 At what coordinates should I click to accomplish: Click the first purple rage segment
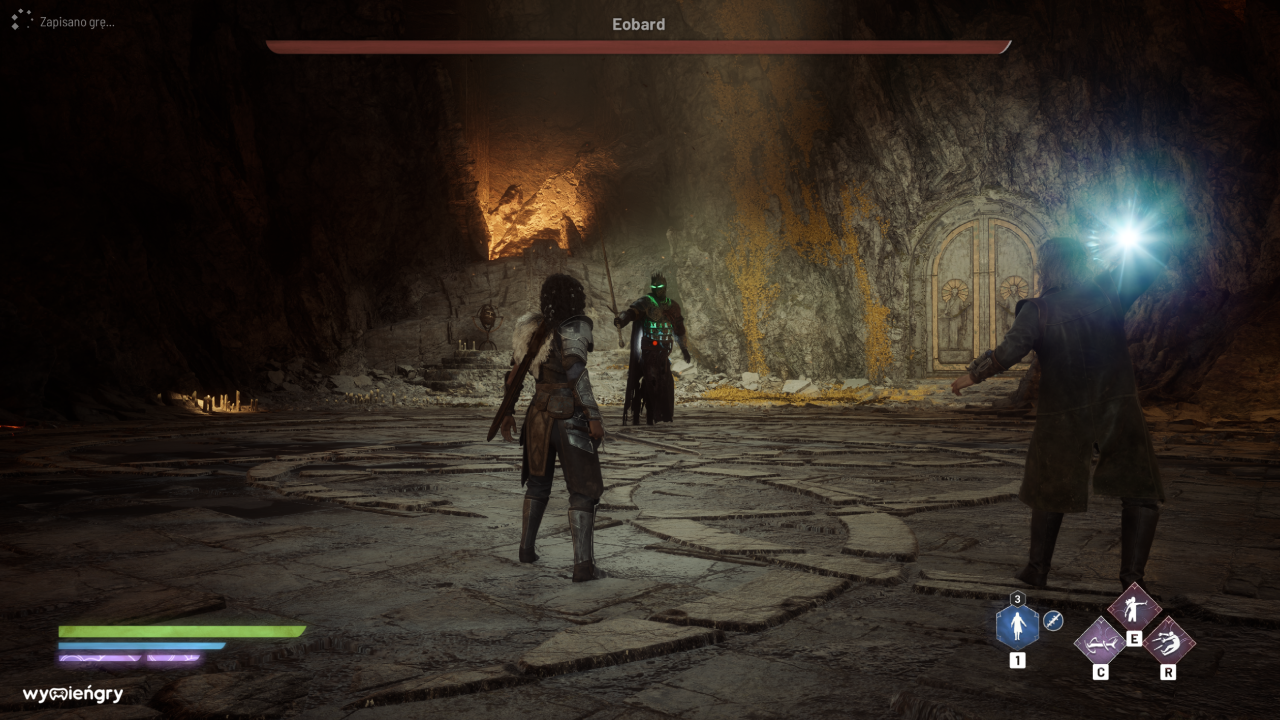coord(100,658)
